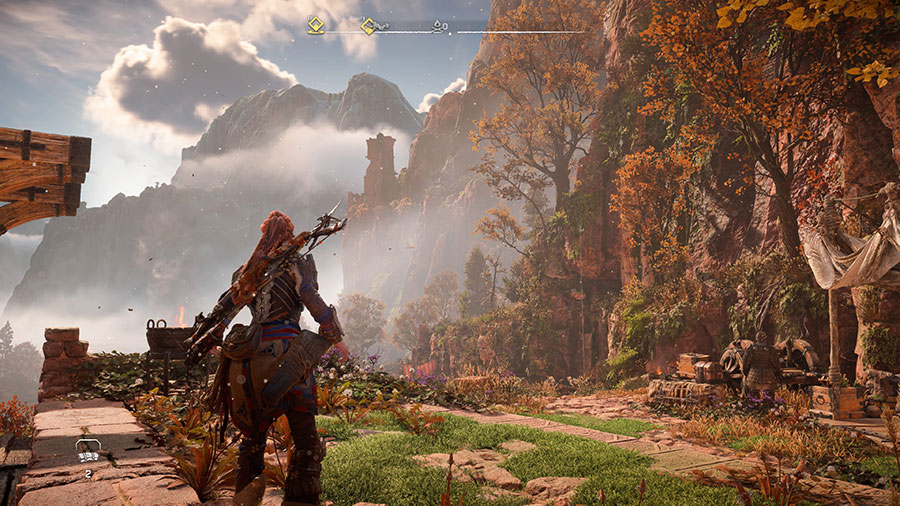Select the quick-use item slot showing 2
The height and width of the screenshot is (506, 900).
coord(88,451)
